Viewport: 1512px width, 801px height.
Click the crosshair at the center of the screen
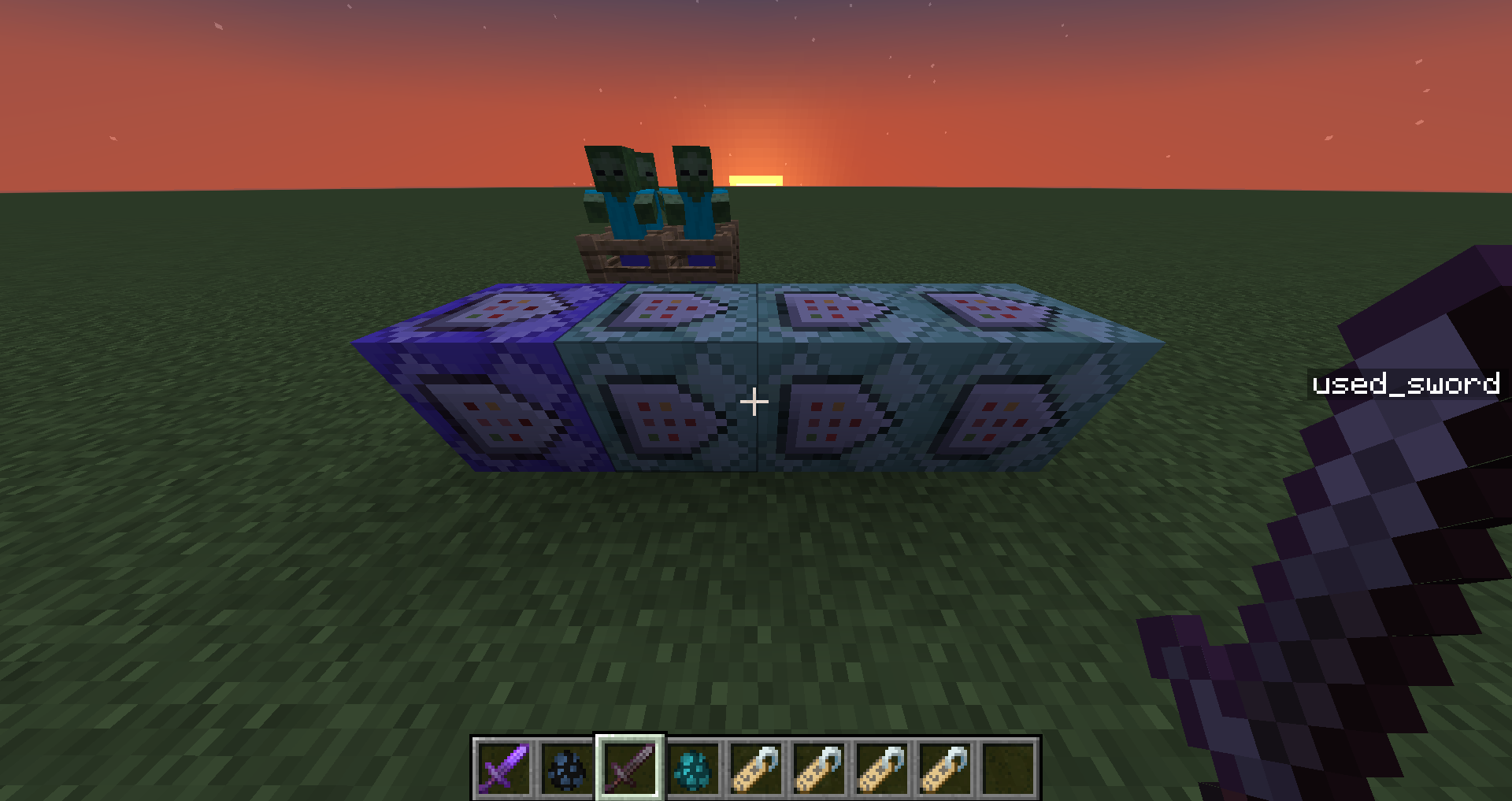tap(755, 402)
